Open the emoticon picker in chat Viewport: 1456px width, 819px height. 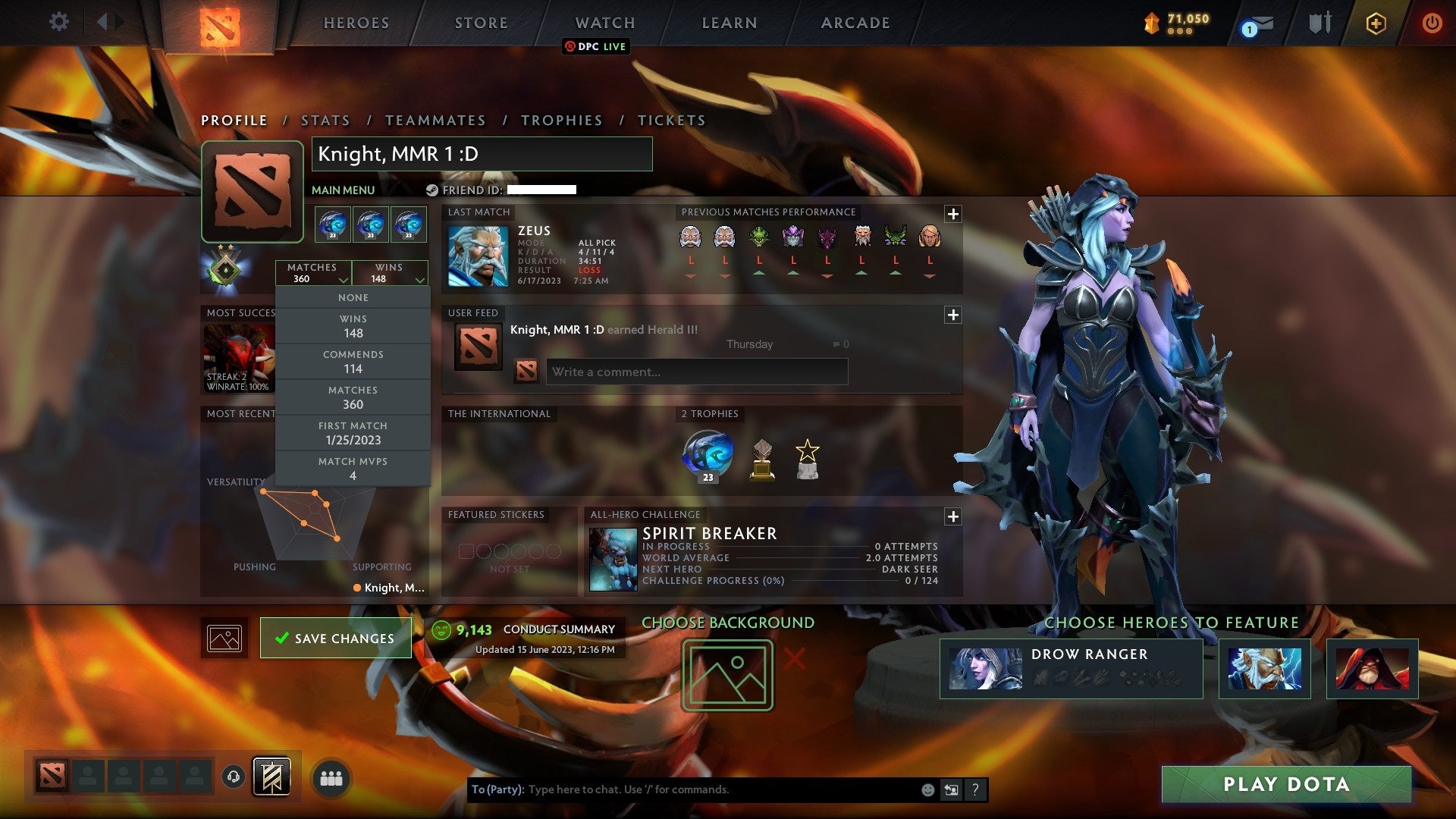[x=927, y=789]
